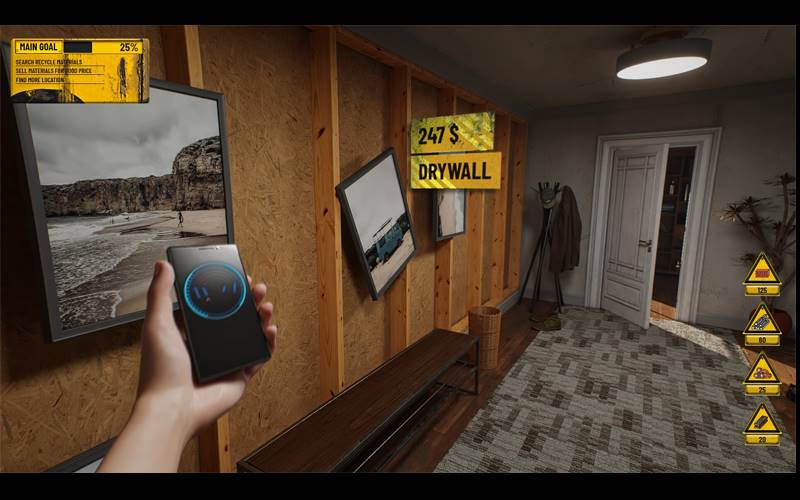Click the yellow Drywall label
Image resolution: width=800 pixels, height=500 pixels.
[x=455, y=171]
